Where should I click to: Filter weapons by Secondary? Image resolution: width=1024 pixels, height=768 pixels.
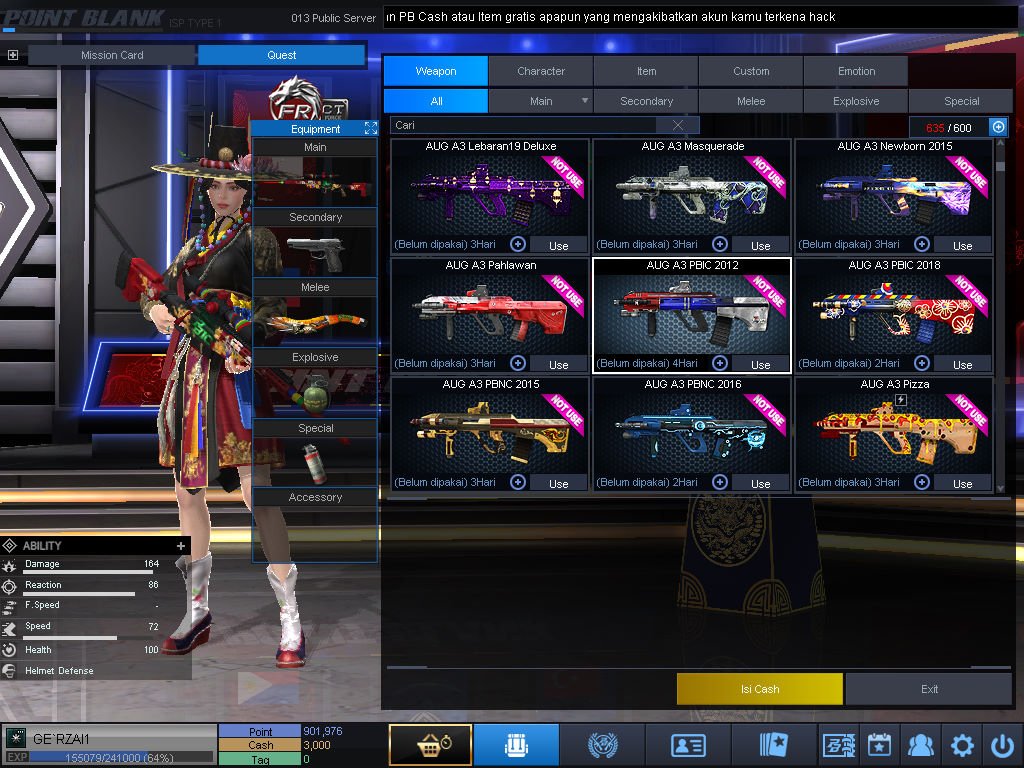pyautogui.click(x=646, y=101)
